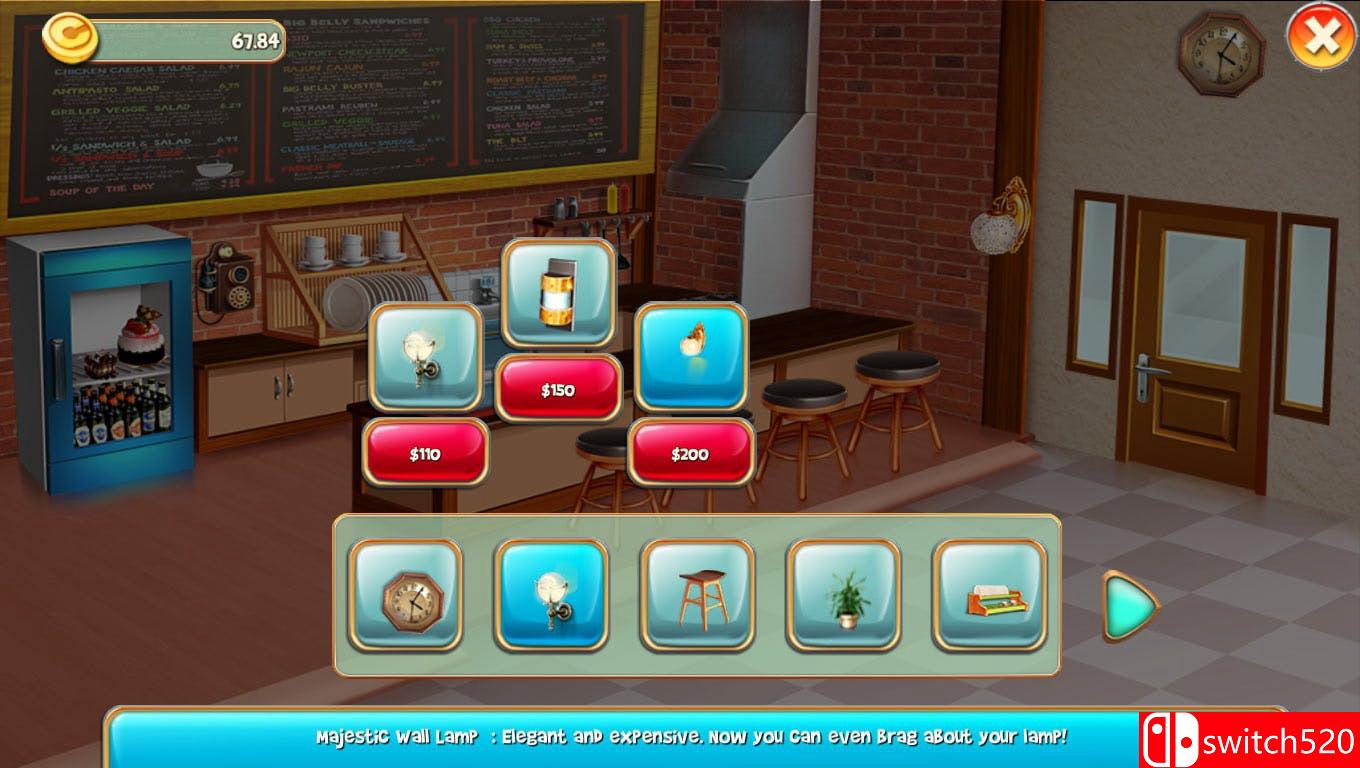Open the butterfly lamp item tile

[691, 358]
